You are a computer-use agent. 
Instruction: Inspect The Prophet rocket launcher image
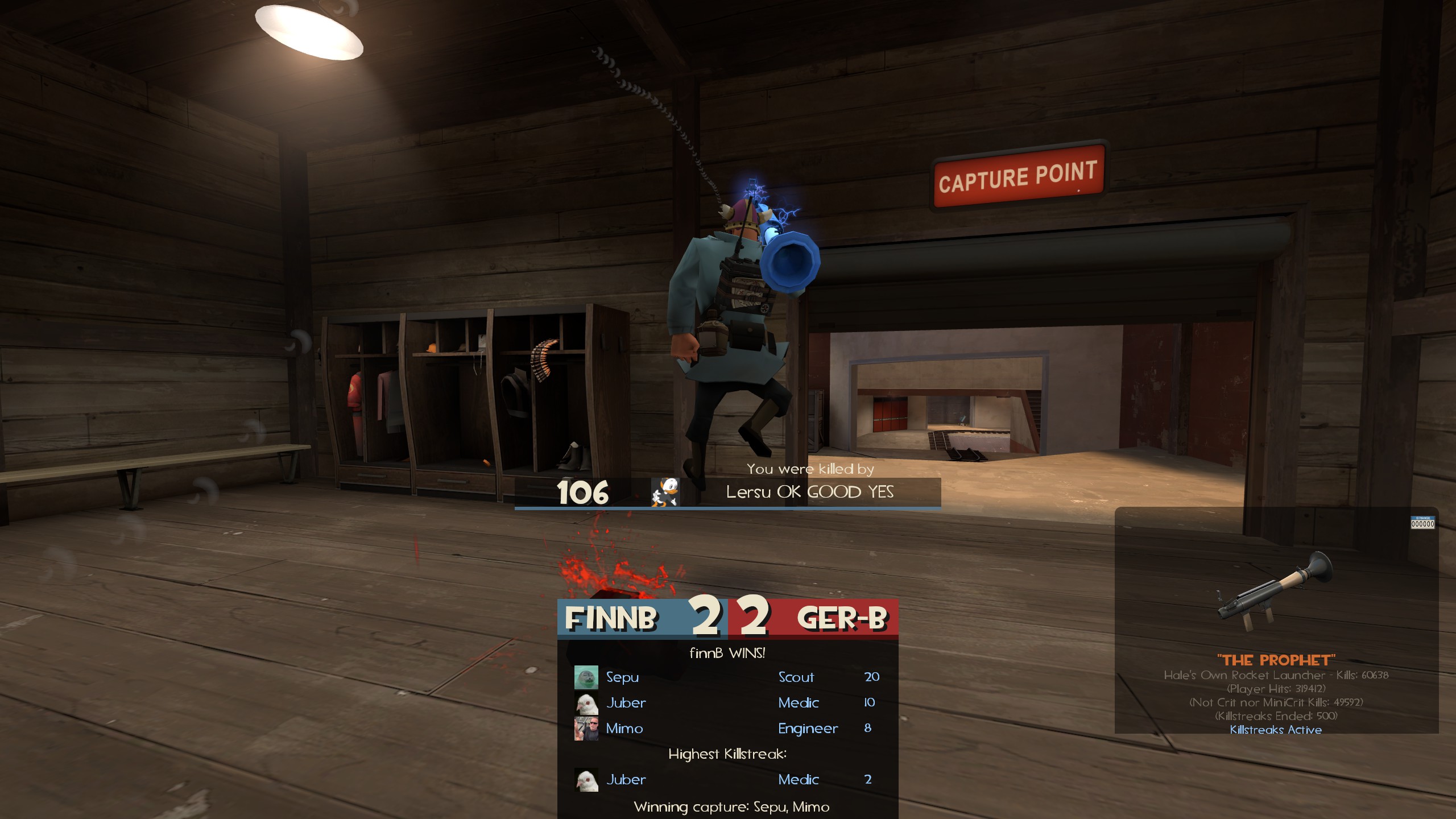tap(1275, 592)
